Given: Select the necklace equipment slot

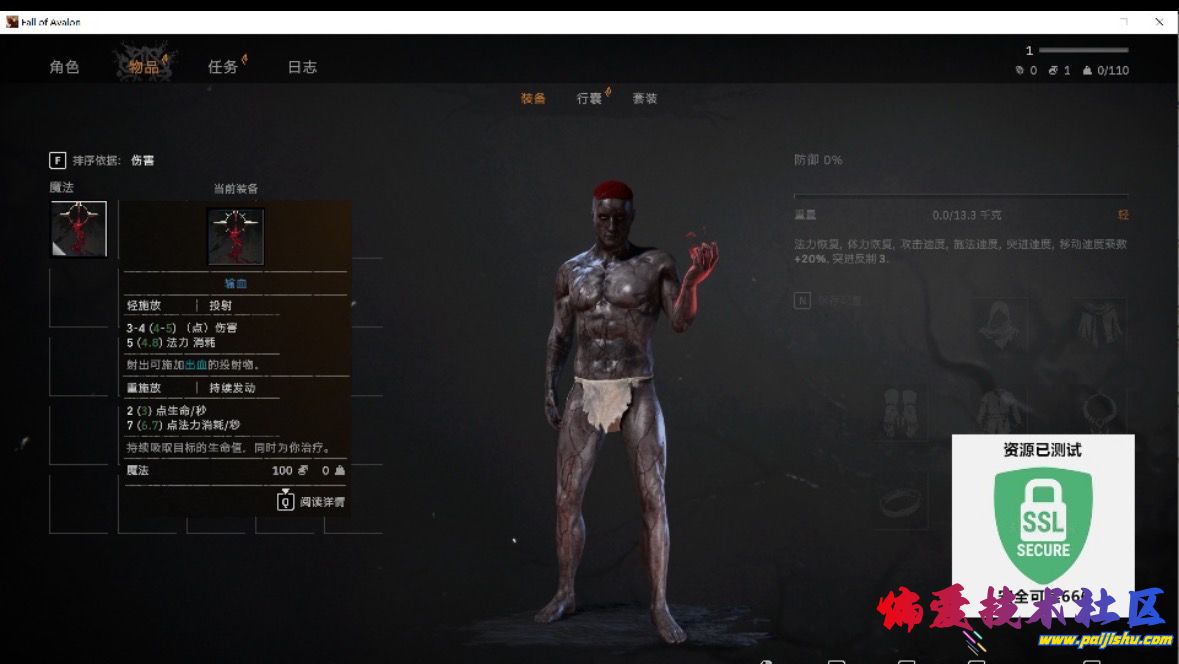Looking at the screenshot, I should click(1096, 410).
